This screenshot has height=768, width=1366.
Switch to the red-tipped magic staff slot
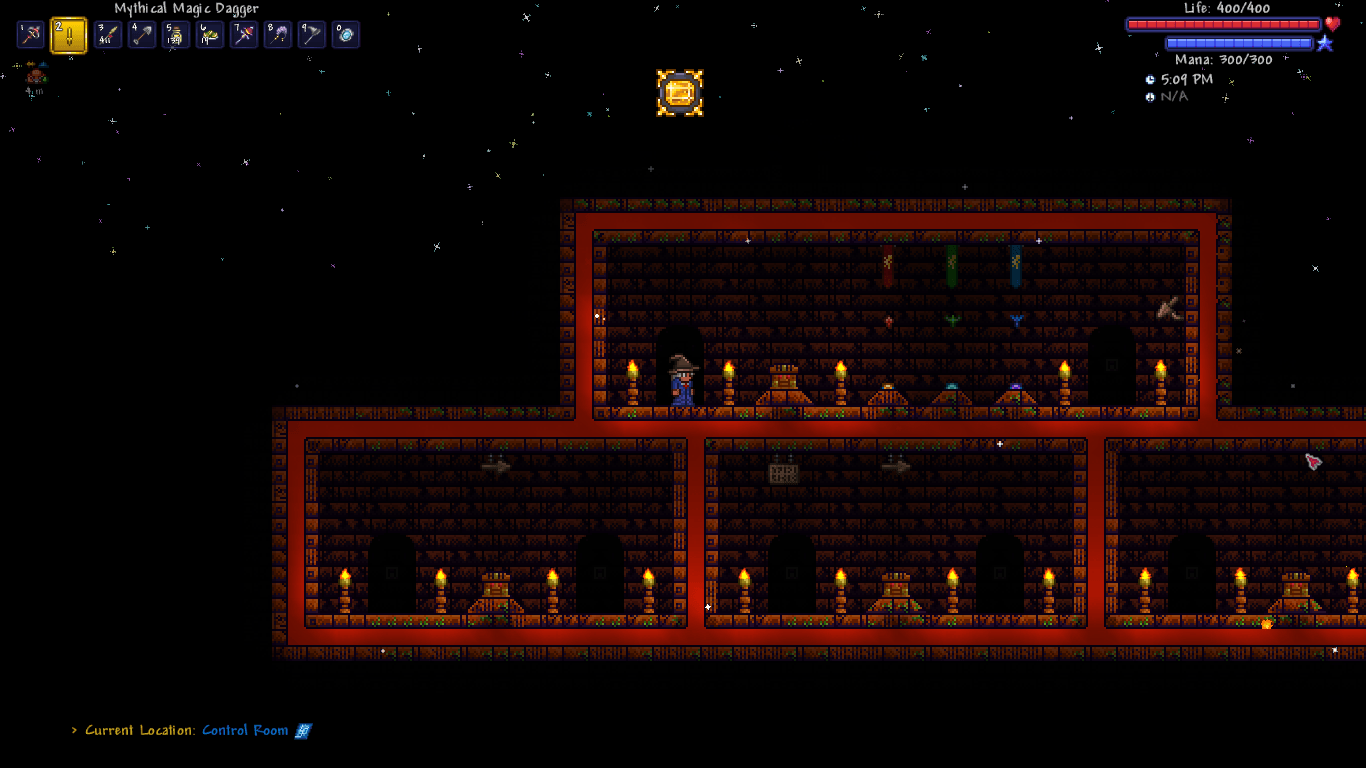pyautogui.click(x=244, y=35)
